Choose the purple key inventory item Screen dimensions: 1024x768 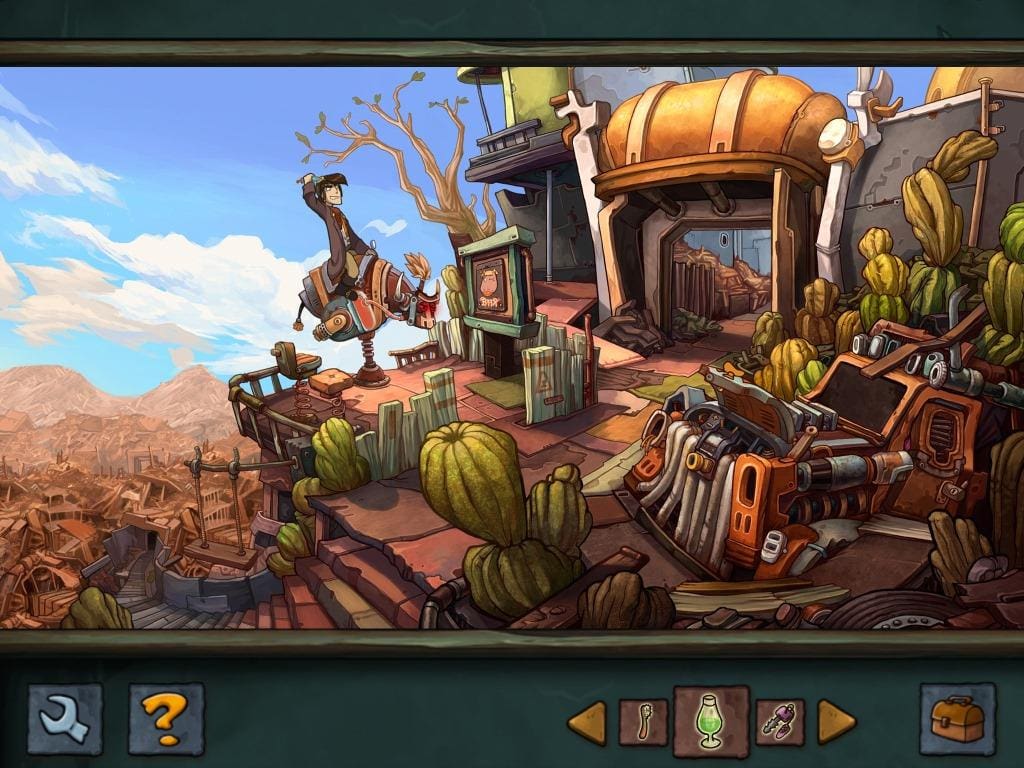pos(780,722)
